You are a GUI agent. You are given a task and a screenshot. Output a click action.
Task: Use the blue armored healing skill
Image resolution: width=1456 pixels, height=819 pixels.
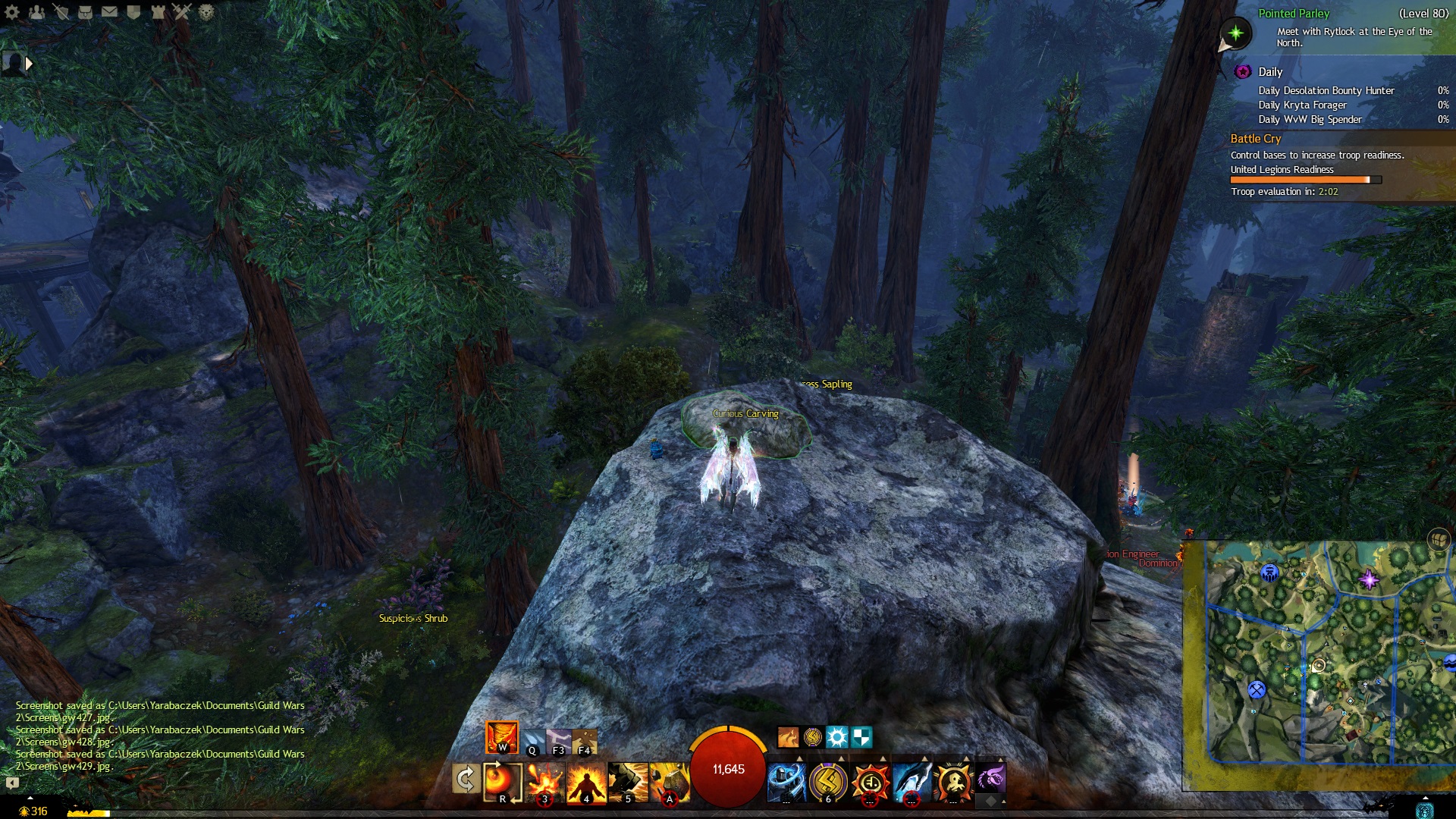tap(786, 782)
